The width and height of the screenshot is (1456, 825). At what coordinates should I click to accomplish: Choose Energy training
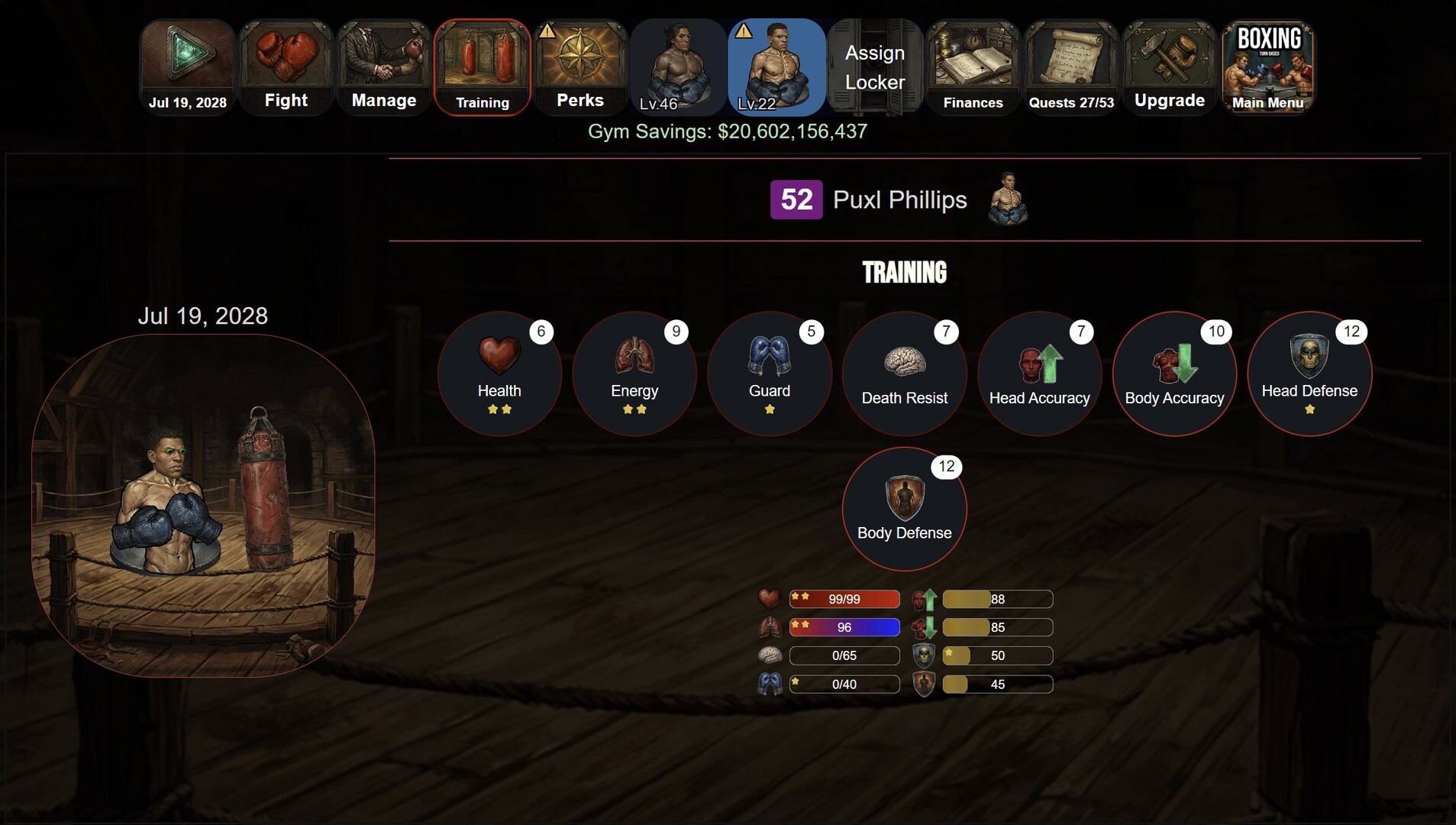tap(634, 374)
